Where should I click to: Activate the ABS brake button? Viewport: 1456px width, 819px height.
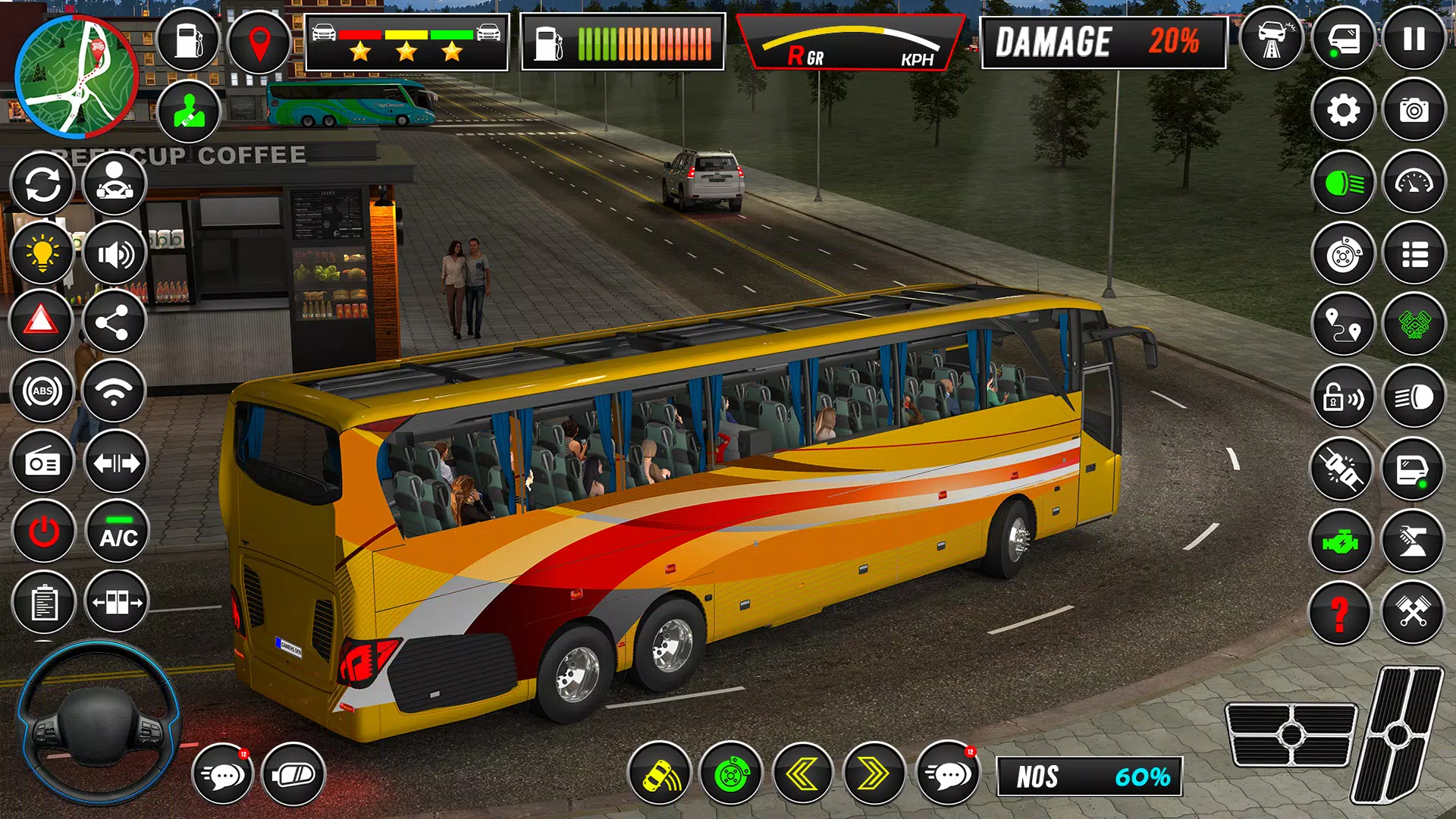click(43, 391)
